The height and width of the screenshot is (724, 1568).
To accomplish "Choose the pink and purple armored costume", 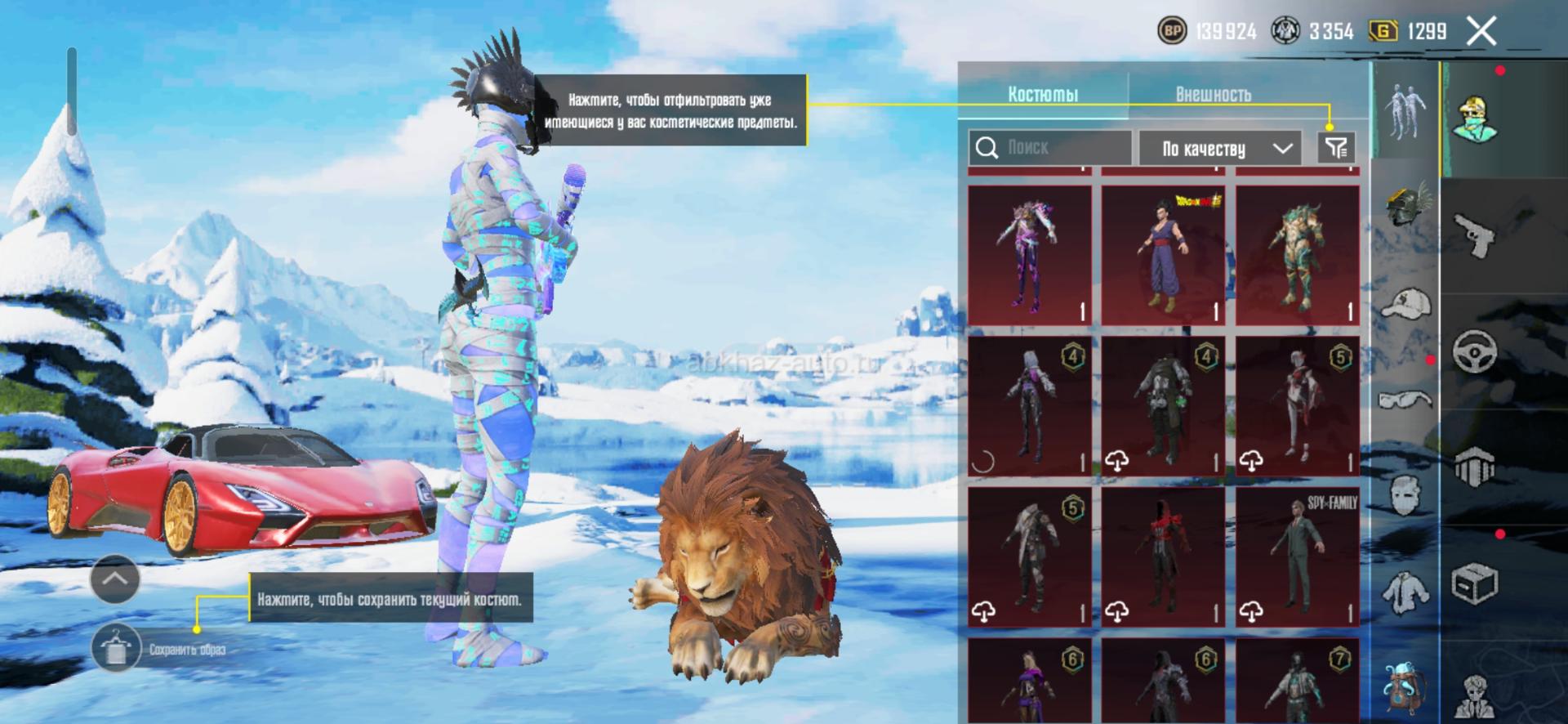I will pyautogui.click(x=1029, y=255).
